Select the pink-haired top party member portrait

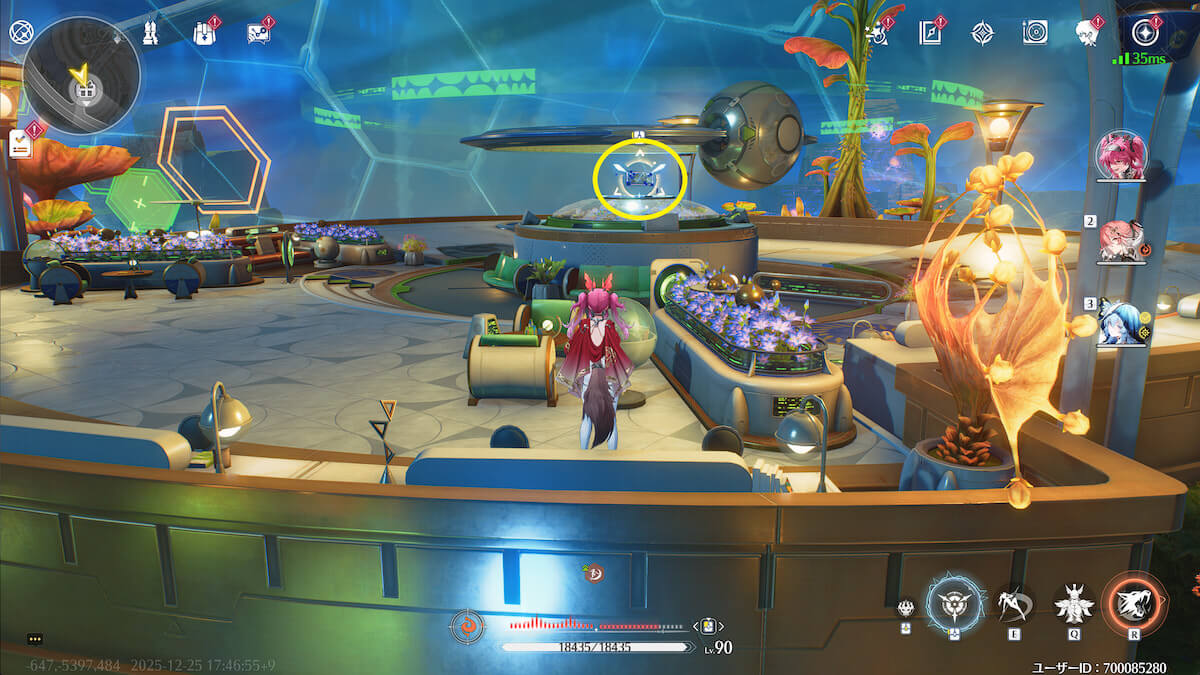(x=1121, y=155)
